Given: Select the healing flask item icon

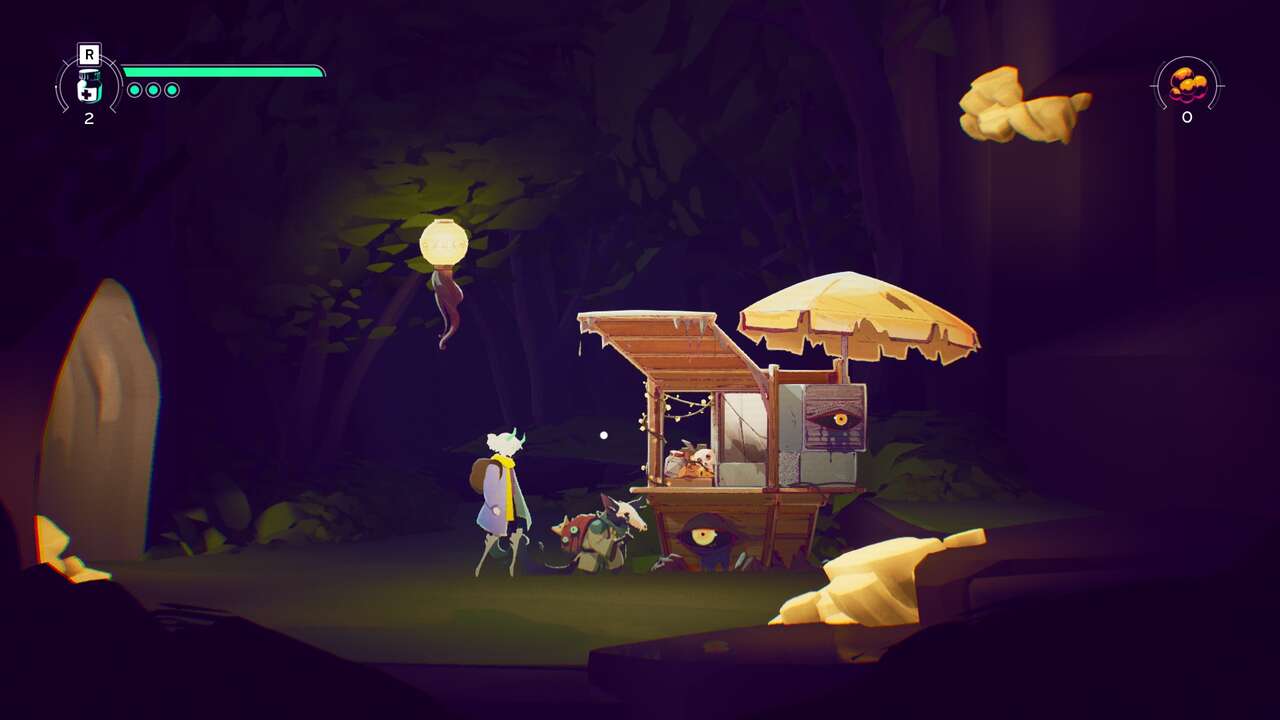Looking at the screenshot, I should [89, 87].
